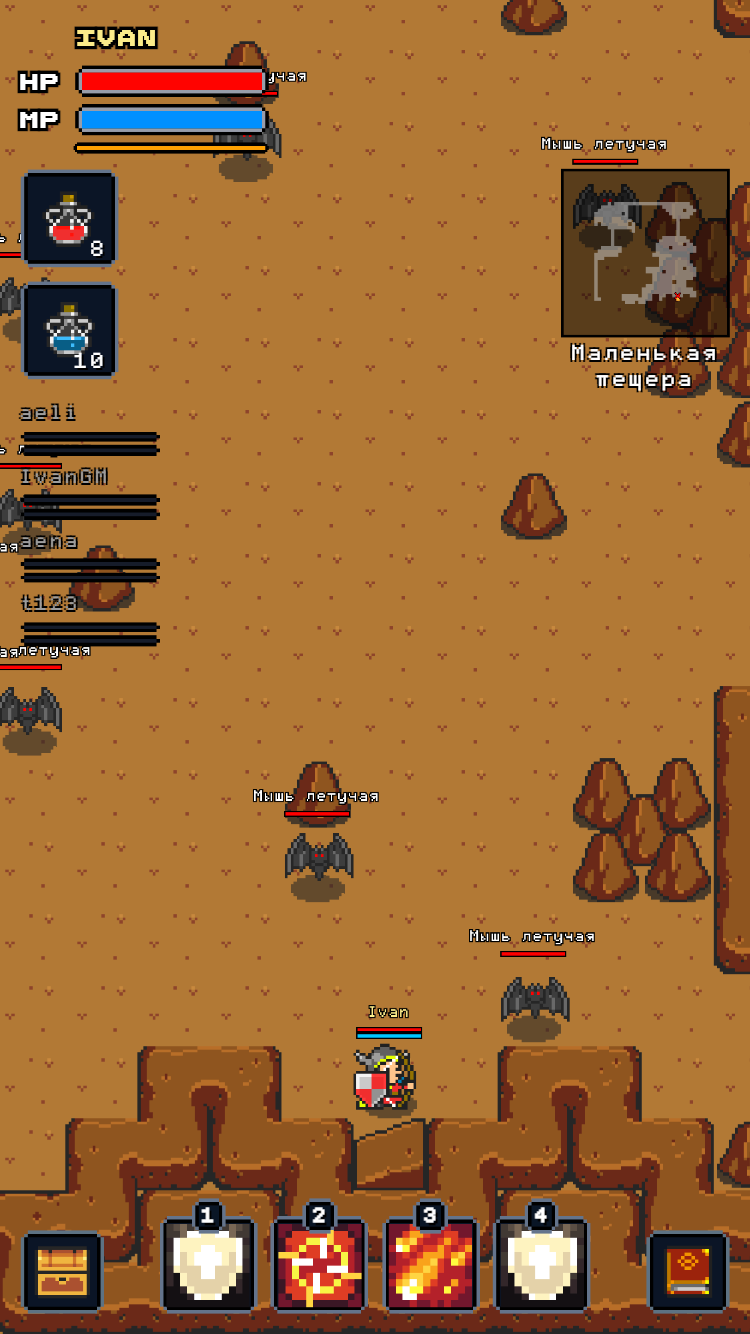Image resolution: width=750 pixels, height=1334 pixels.
Task: Select party member ivanGM
Action: [x=89, y=492]
